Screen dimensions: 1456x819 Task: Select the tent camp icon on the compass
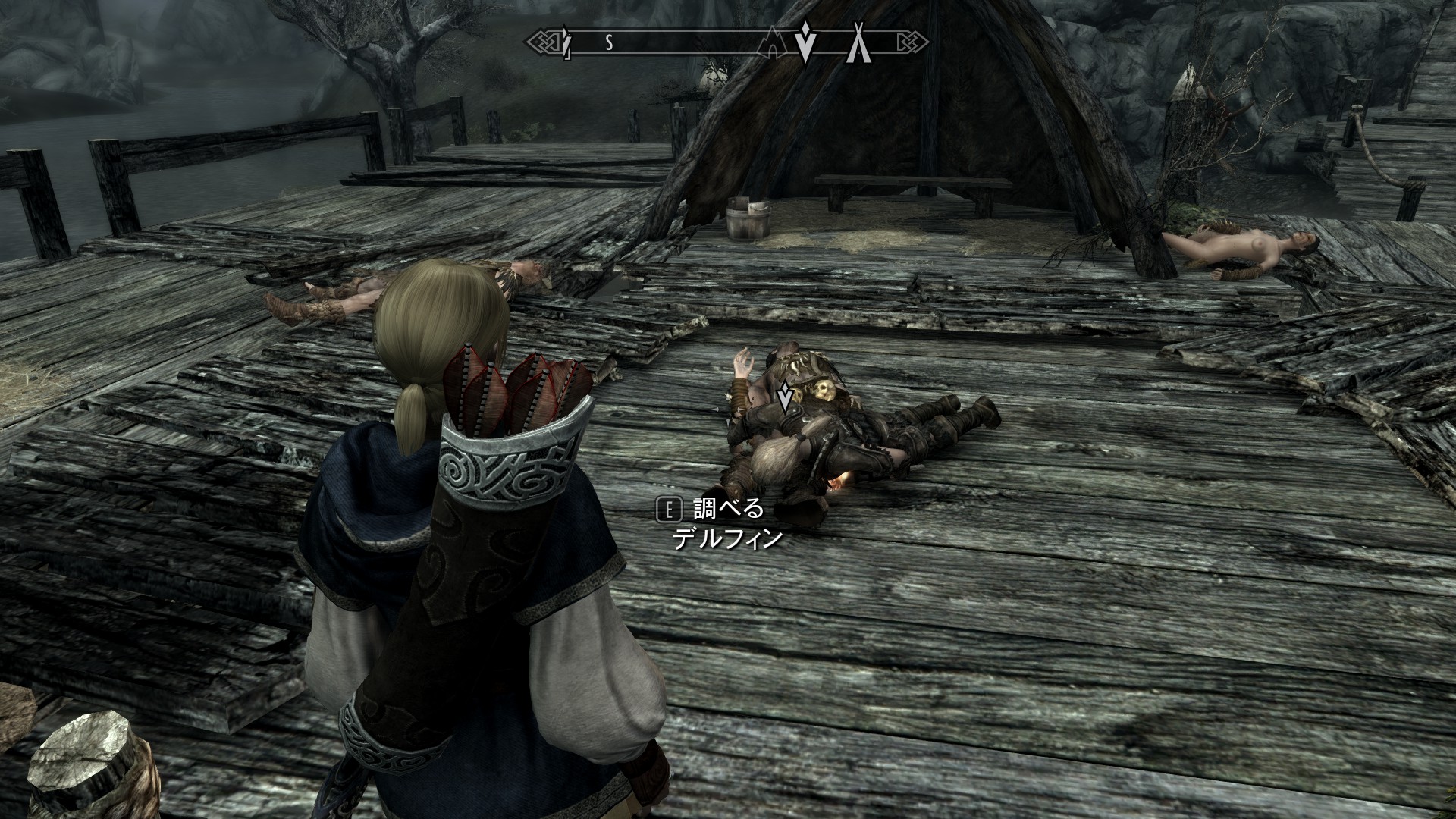[858, 43]
